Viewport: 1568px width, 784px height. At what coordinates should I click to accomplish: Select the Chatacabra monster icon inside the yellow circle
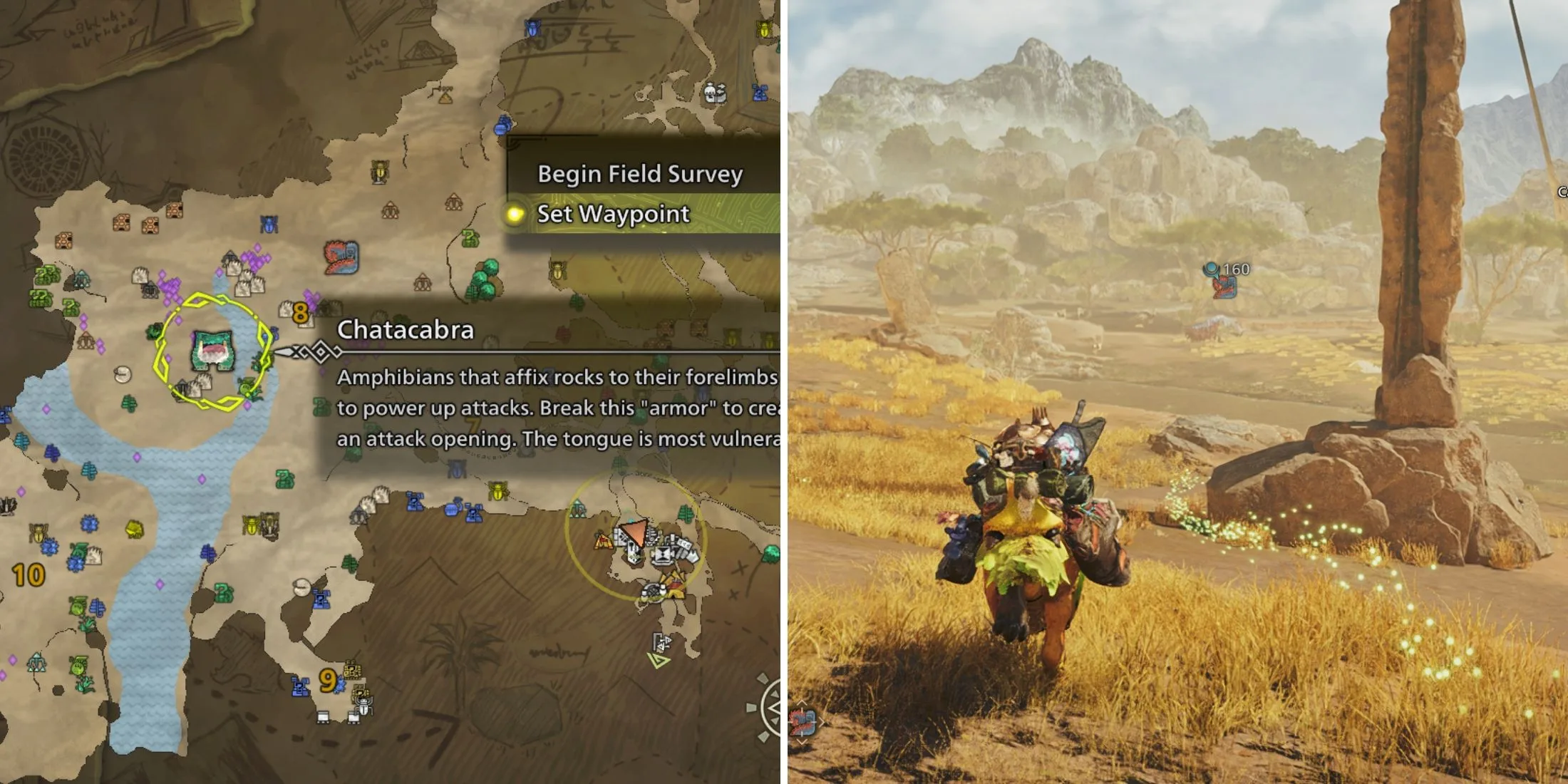tap(212, 351)
